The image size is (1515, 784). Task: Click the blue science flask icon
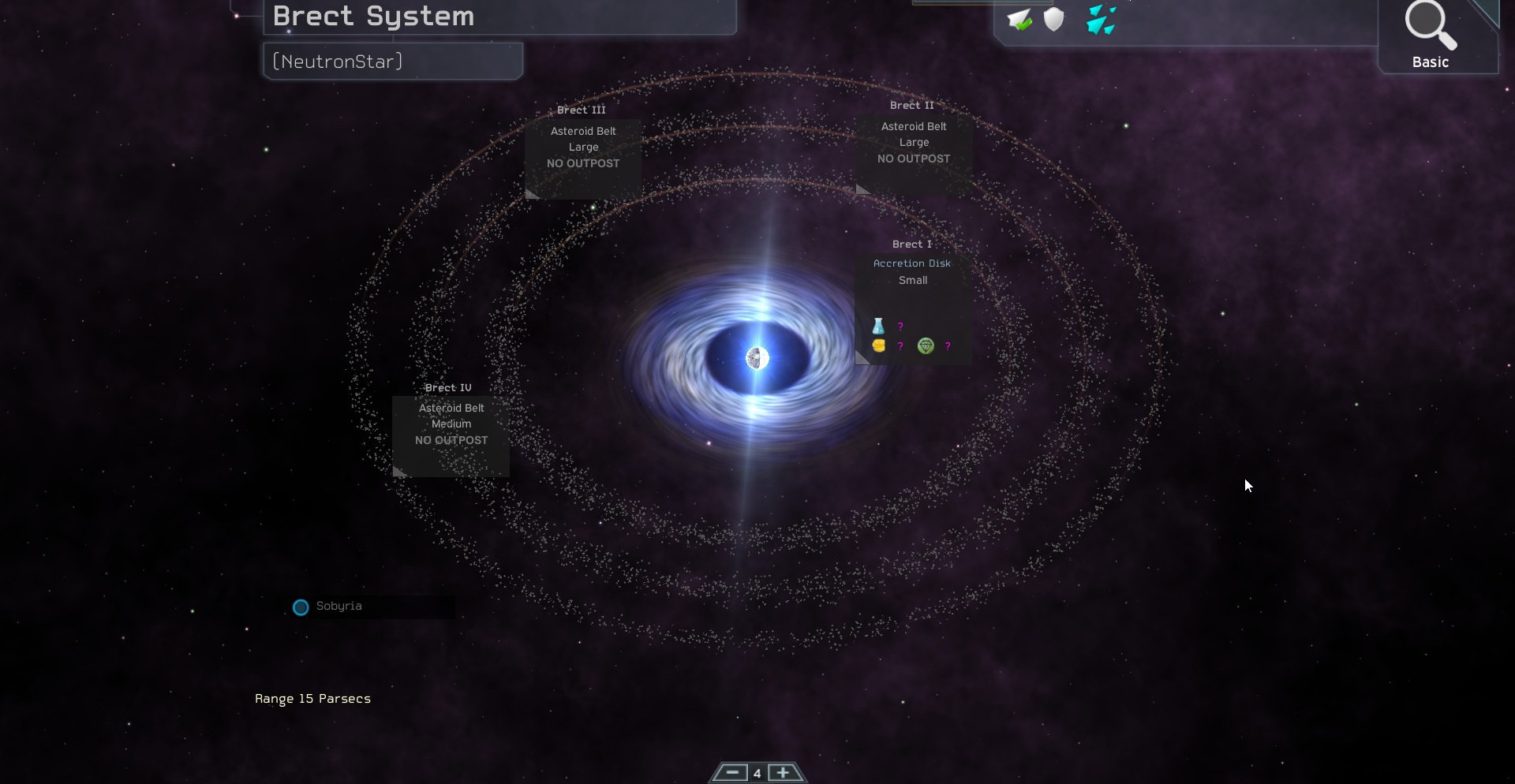coord(878,326)
